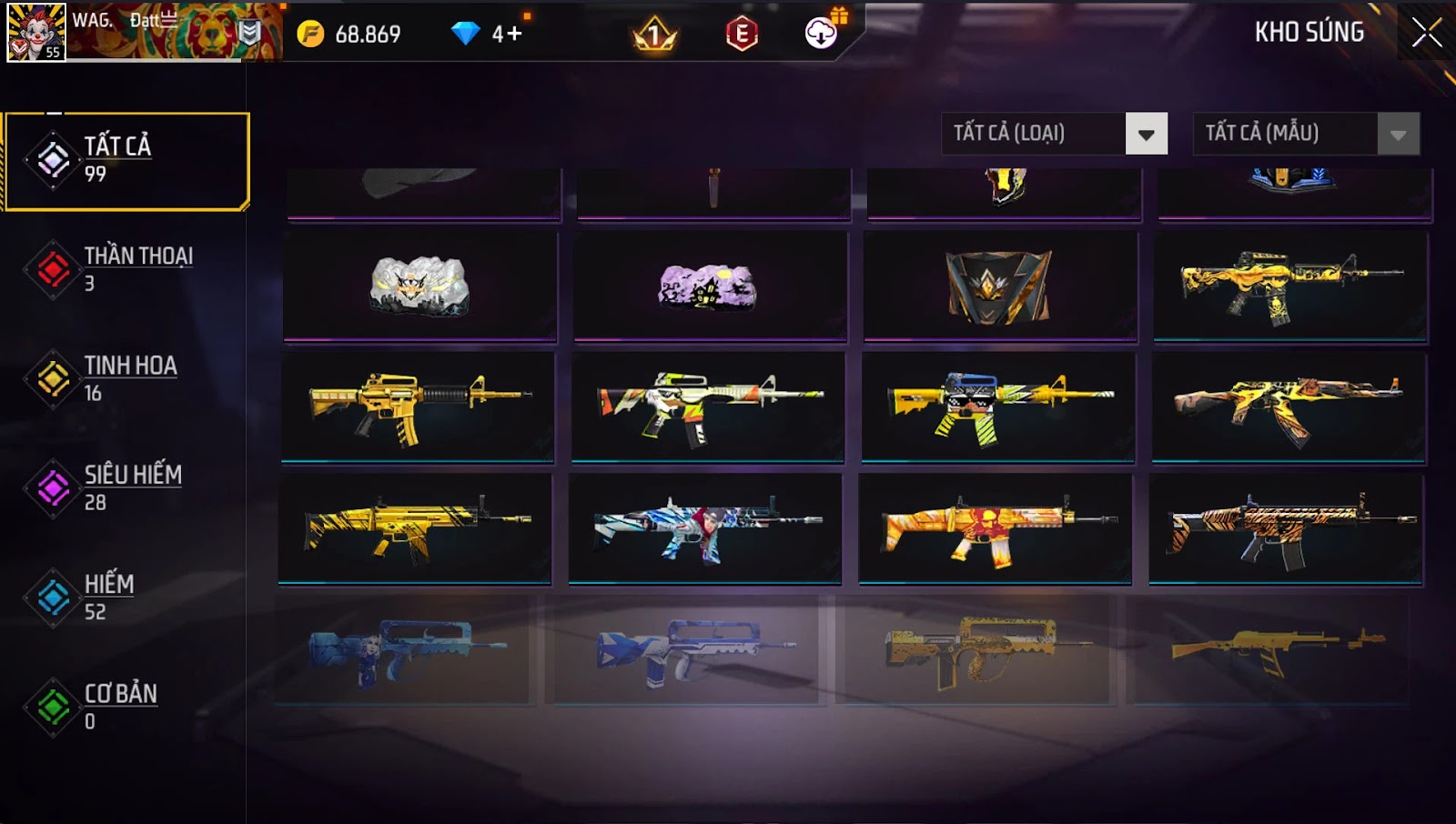Open the Tất Cả (Loại) dropdown
1456x824 pixels.
click(1146, 135)
